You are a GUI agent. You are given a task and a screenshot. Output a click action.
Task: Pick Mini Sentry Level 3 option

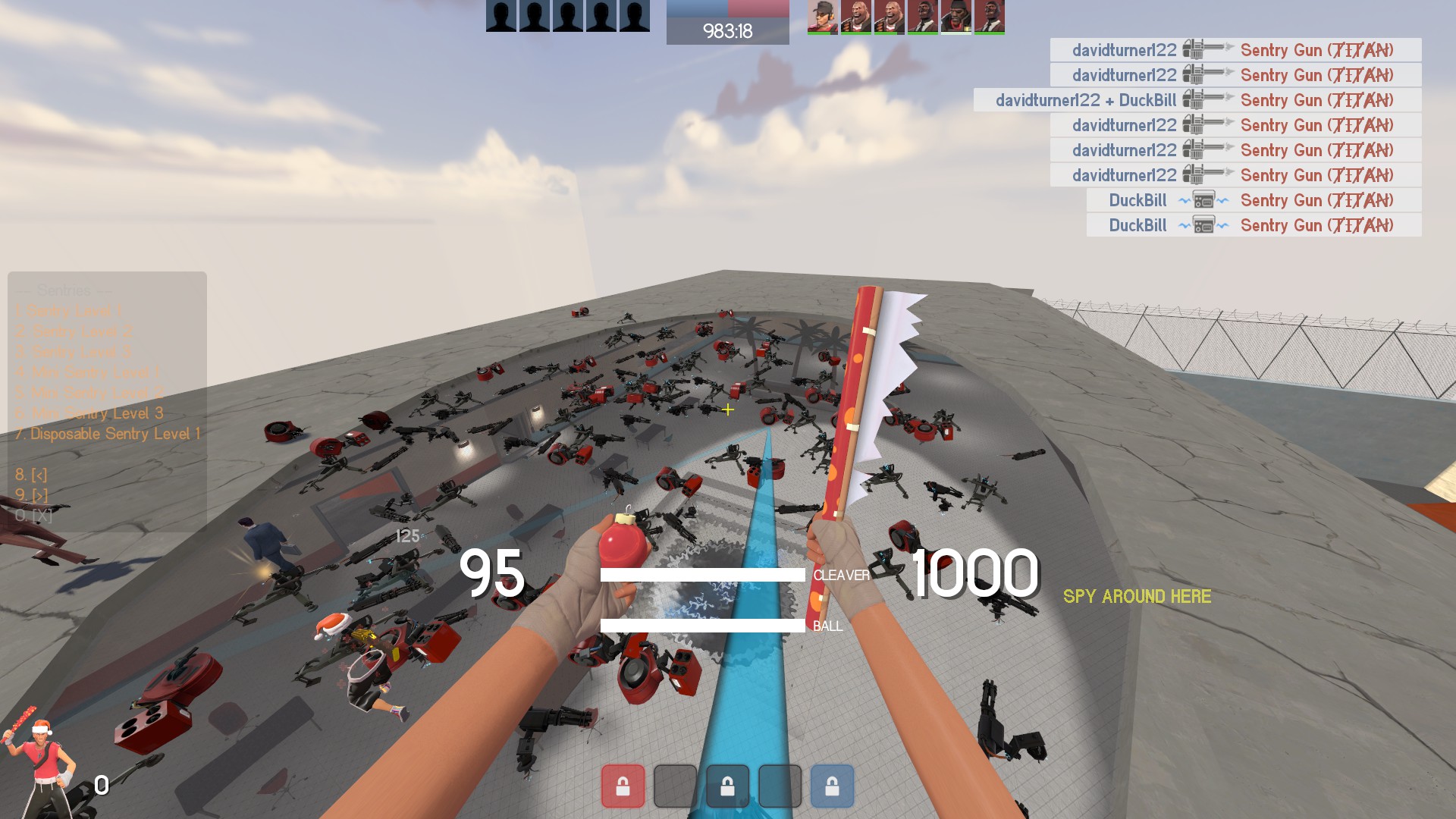[90, 413]
